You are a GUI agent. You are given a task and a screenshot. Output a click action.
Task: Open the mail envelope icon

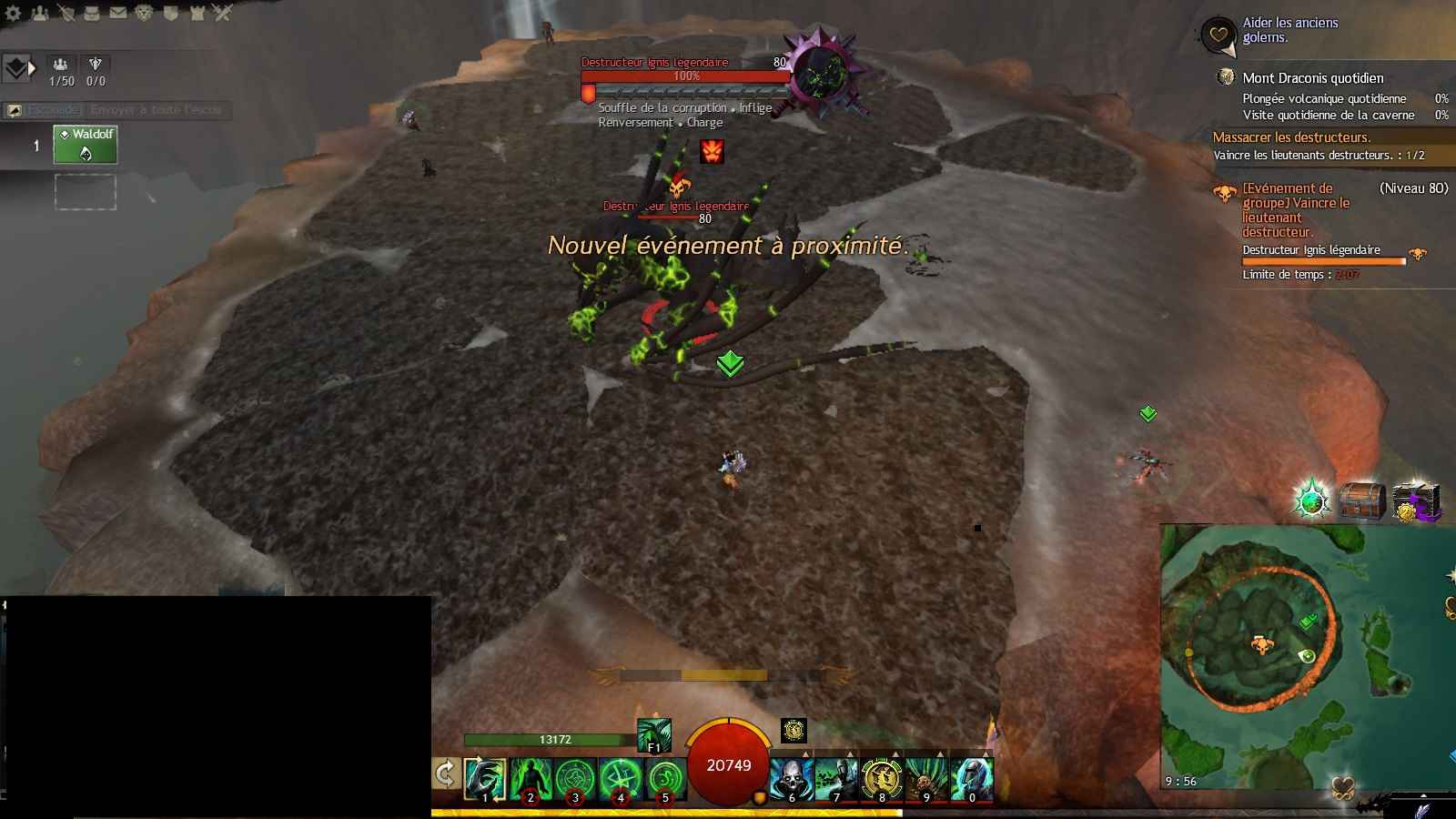[118, 13]
